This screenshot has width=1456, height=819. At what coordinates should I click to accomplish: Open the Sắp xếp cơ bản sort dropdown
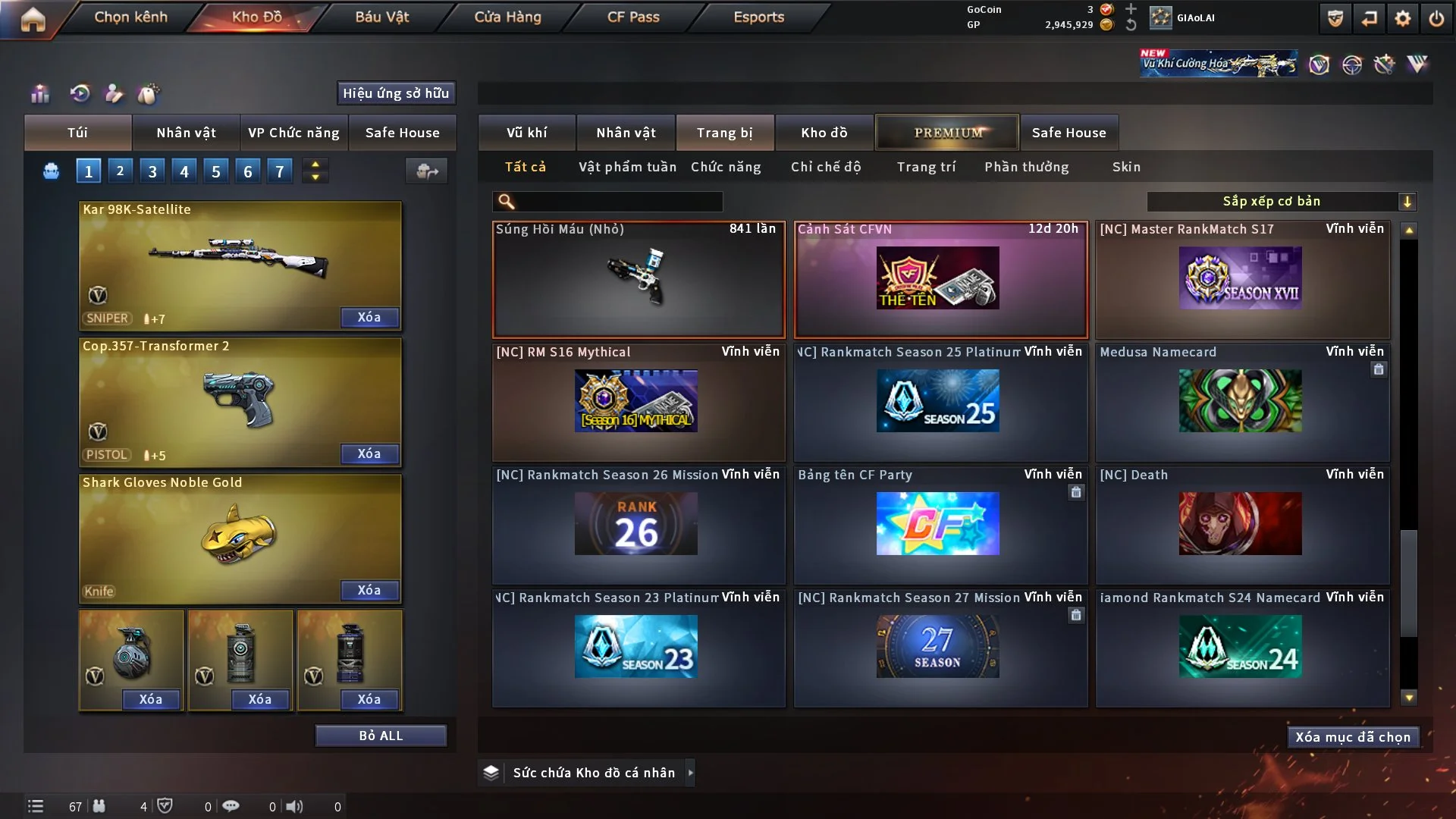pos(1281,201)
